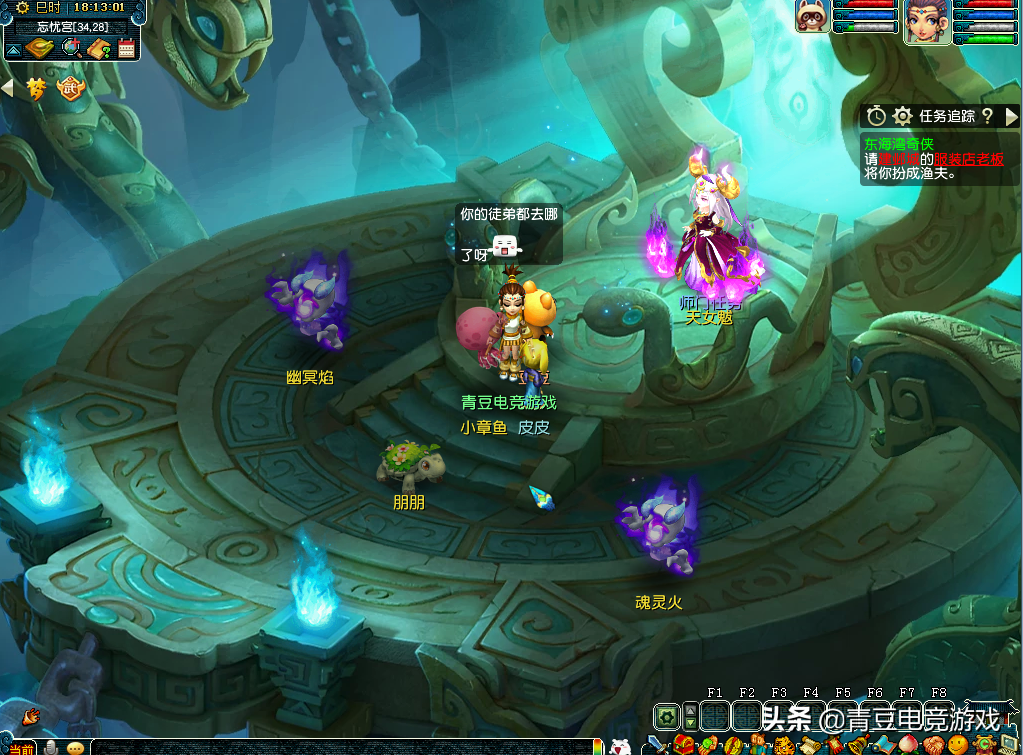Open quest tracker gear settings
Screen dimensions: 1023x755
click(902, 116)
